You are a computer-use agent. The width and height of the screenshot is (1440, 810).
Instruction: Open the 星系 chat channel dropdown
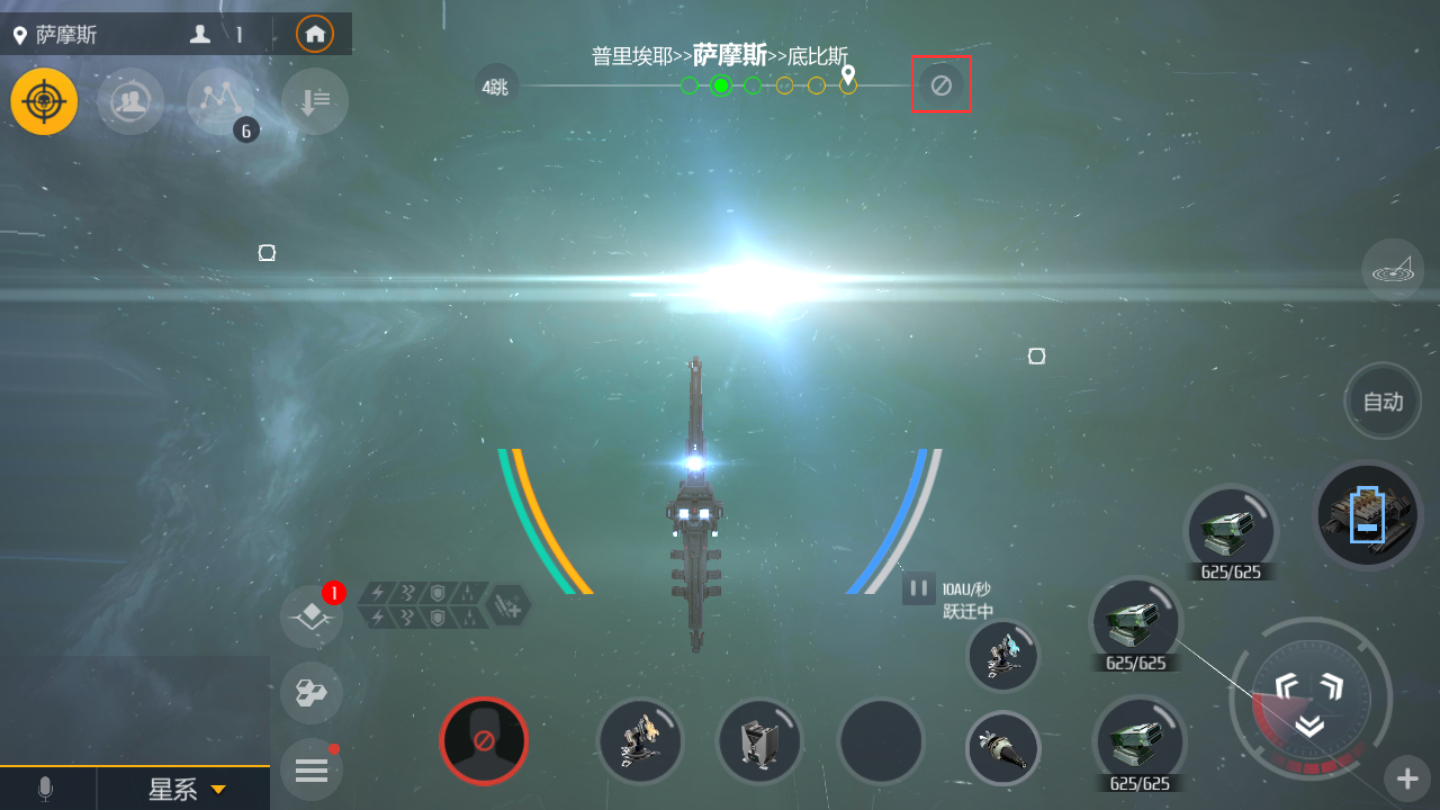(x=186, y=789)
